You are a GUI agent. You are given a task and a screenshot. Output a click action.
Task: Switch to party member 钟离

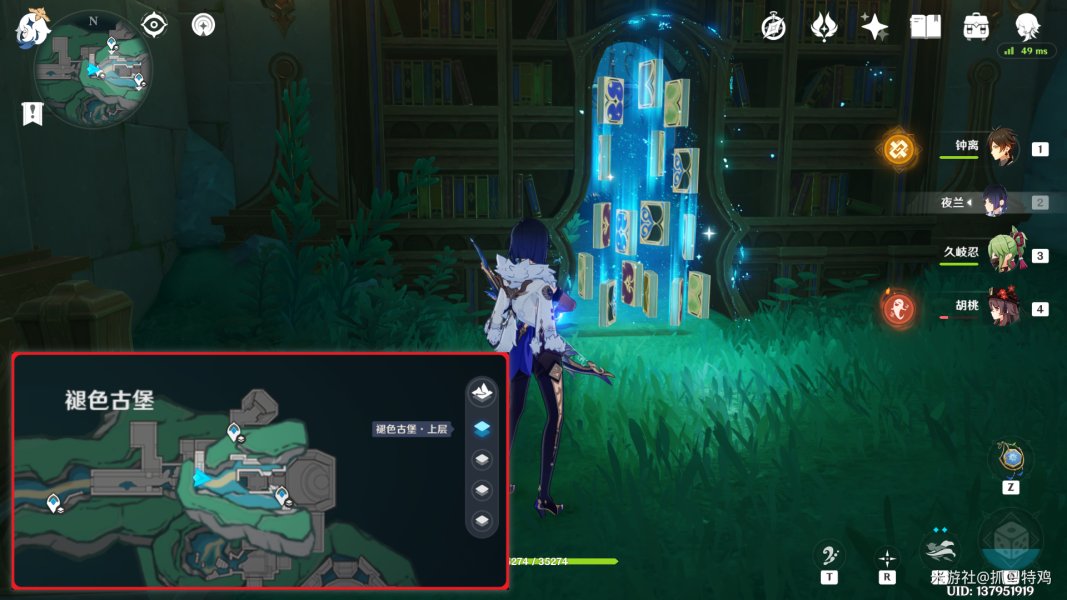1002,149
